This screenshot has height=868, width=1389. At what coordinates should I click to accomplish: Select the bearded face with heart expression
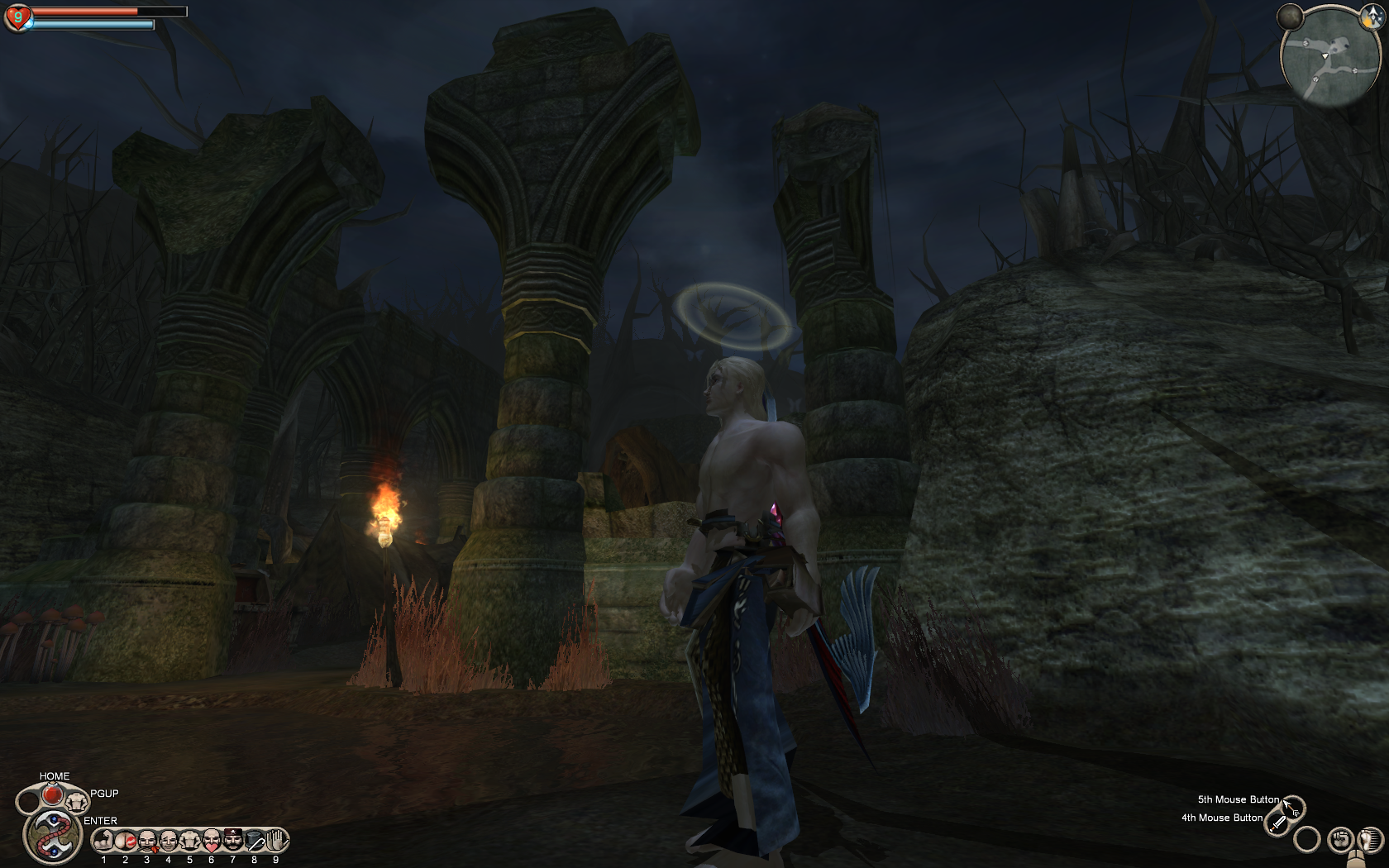click(x=212, y=841)
